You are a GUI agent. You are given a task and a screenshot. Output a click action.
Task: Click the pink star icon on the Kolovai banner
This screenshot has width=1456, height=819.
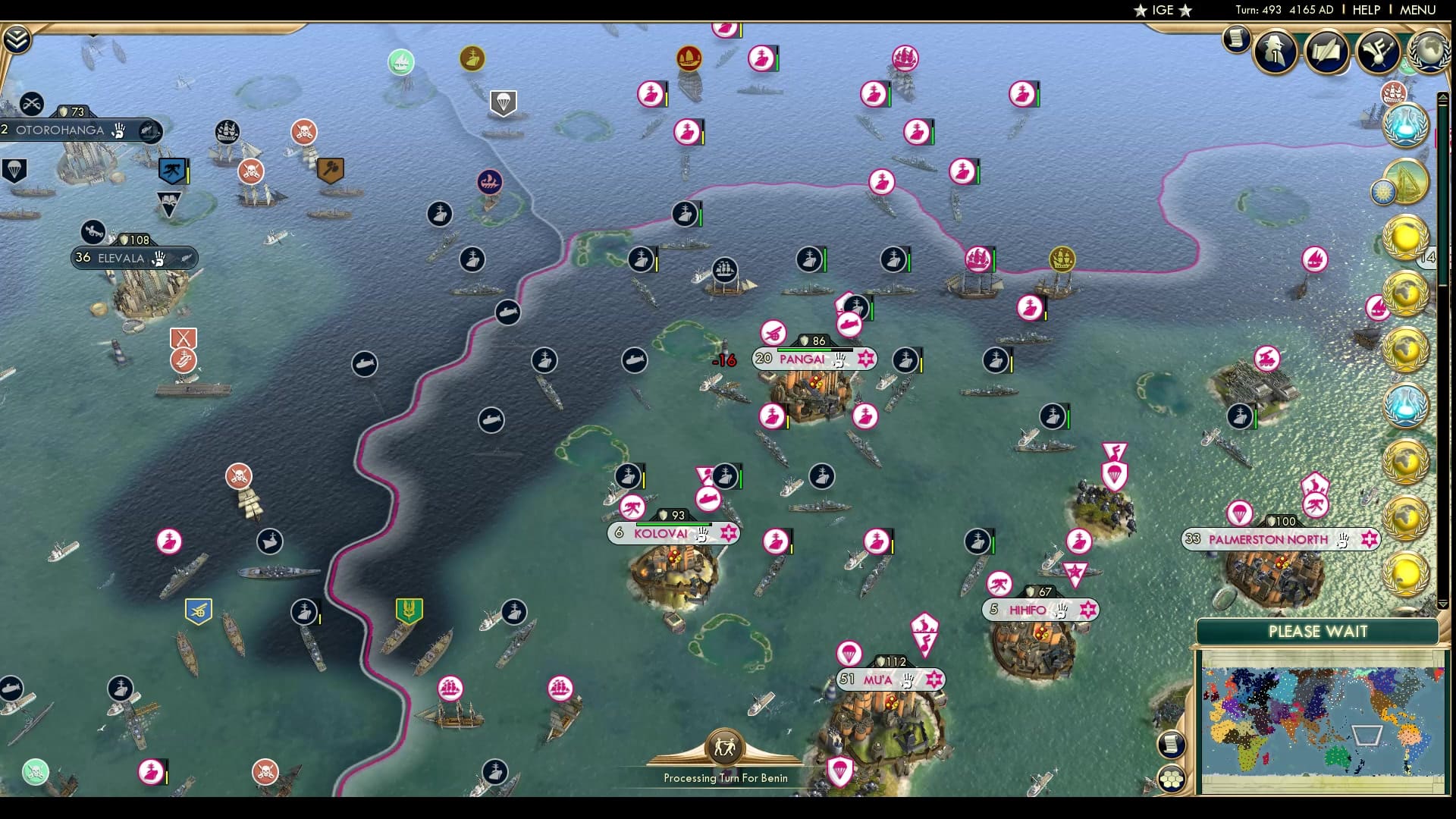coord(728,533)
